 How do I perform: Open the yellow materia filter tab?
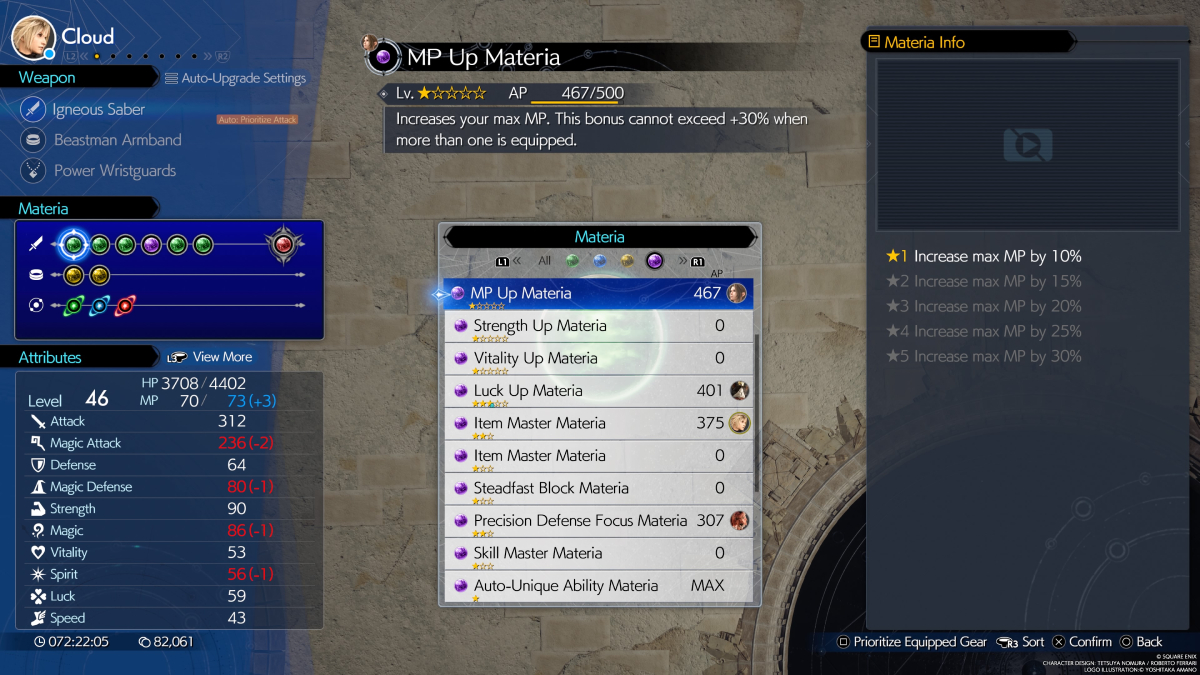[627, 261]
